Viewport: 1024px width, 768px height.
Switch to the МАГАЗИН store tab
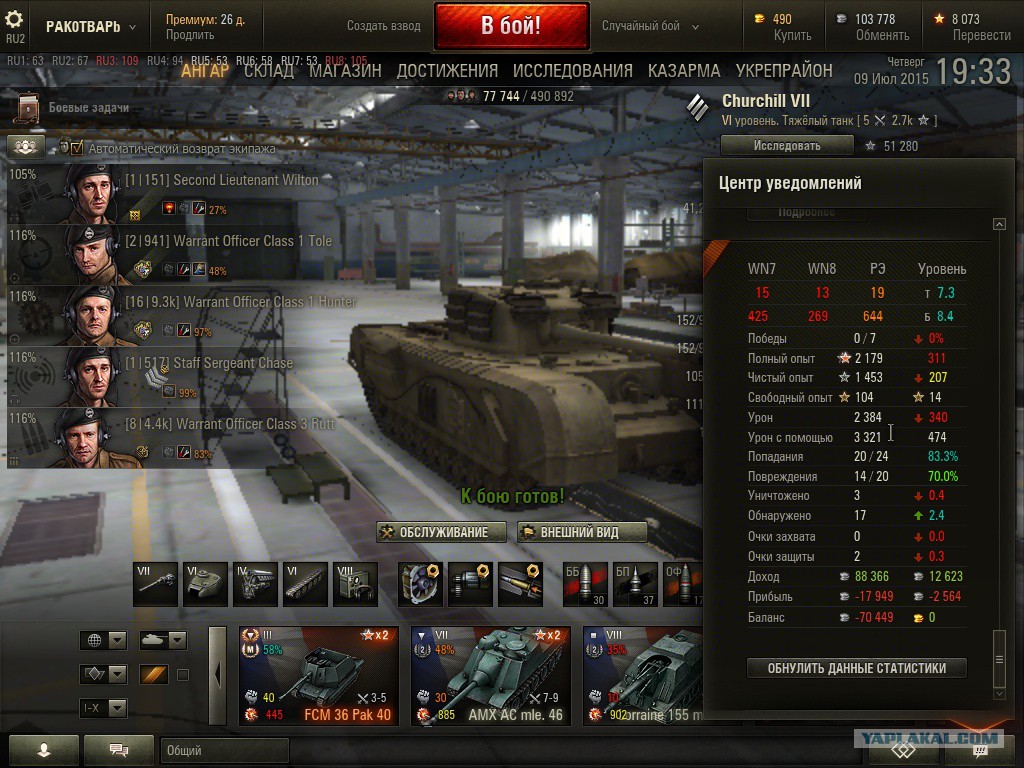pos(345,71)
